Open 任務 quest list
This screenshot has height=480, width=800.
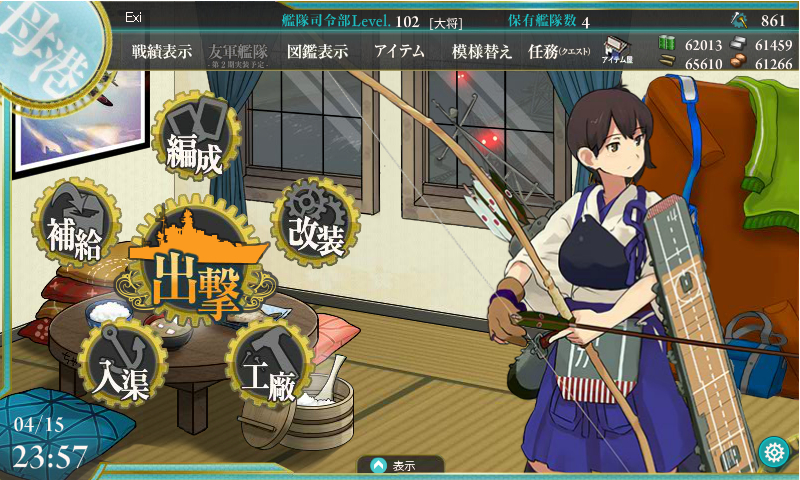[x=558, y=52]
